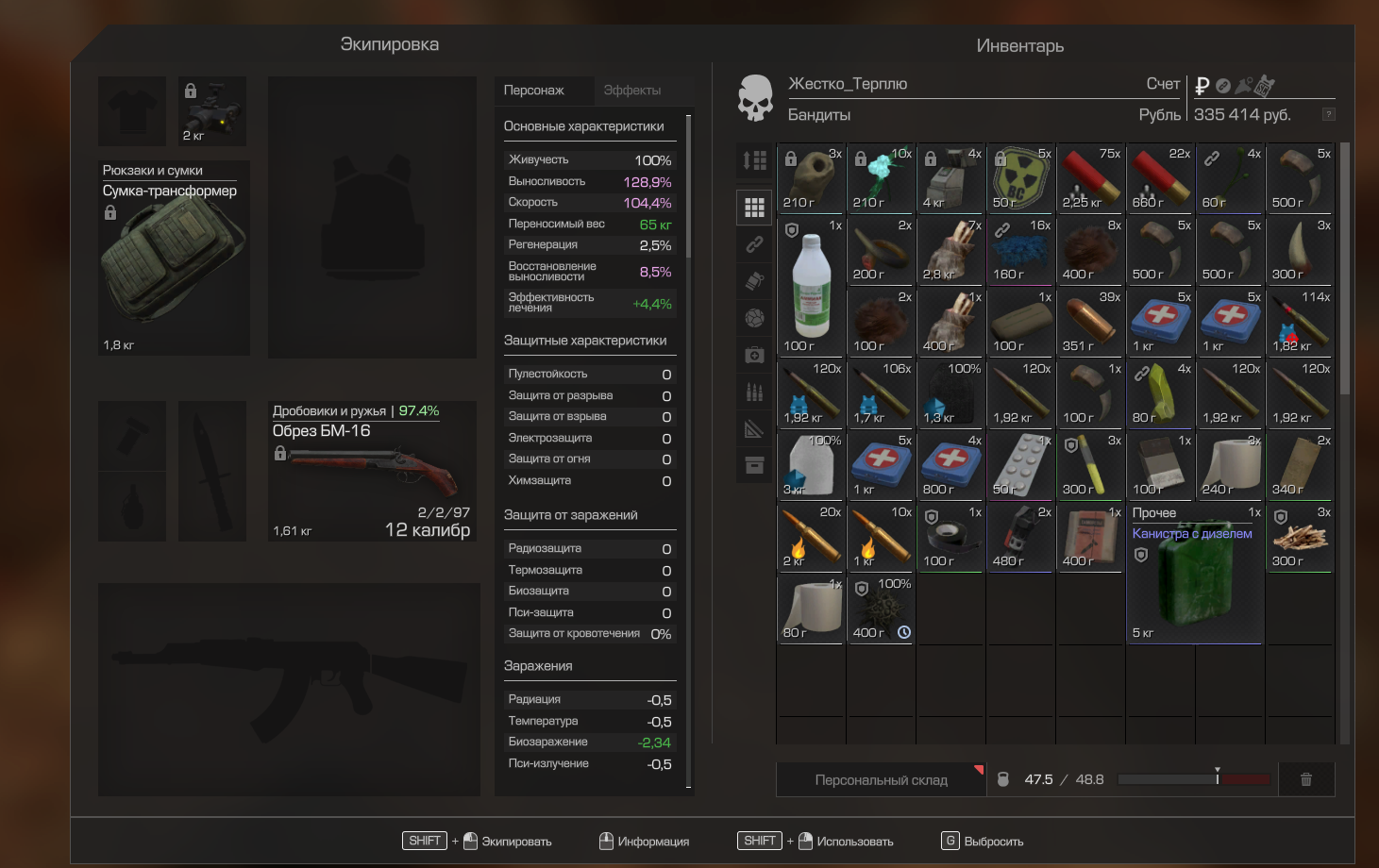Open the Персональный склад storage
Viewport: 1379px width, 868px height.
[881, 780]
